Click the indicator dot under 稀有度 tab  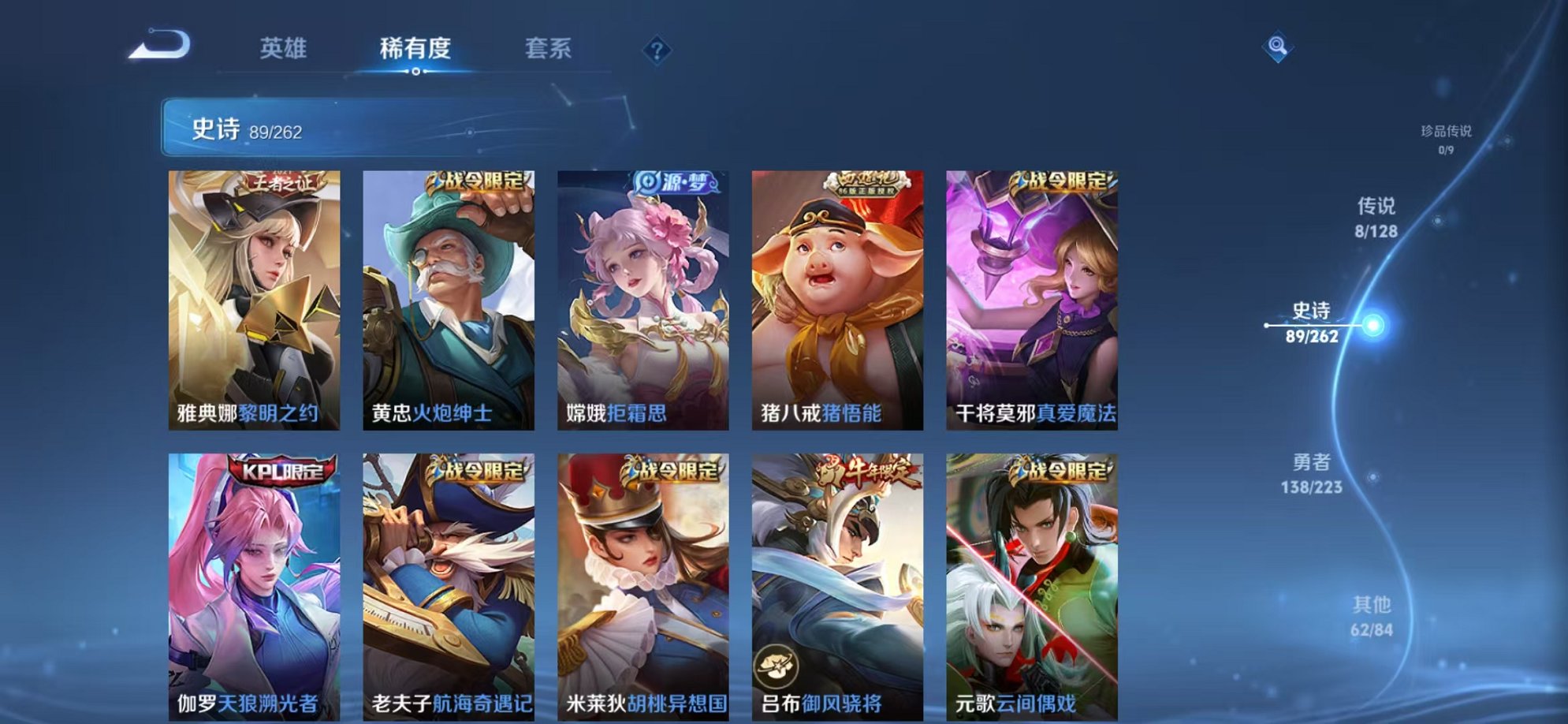click(x=417, y=73)
